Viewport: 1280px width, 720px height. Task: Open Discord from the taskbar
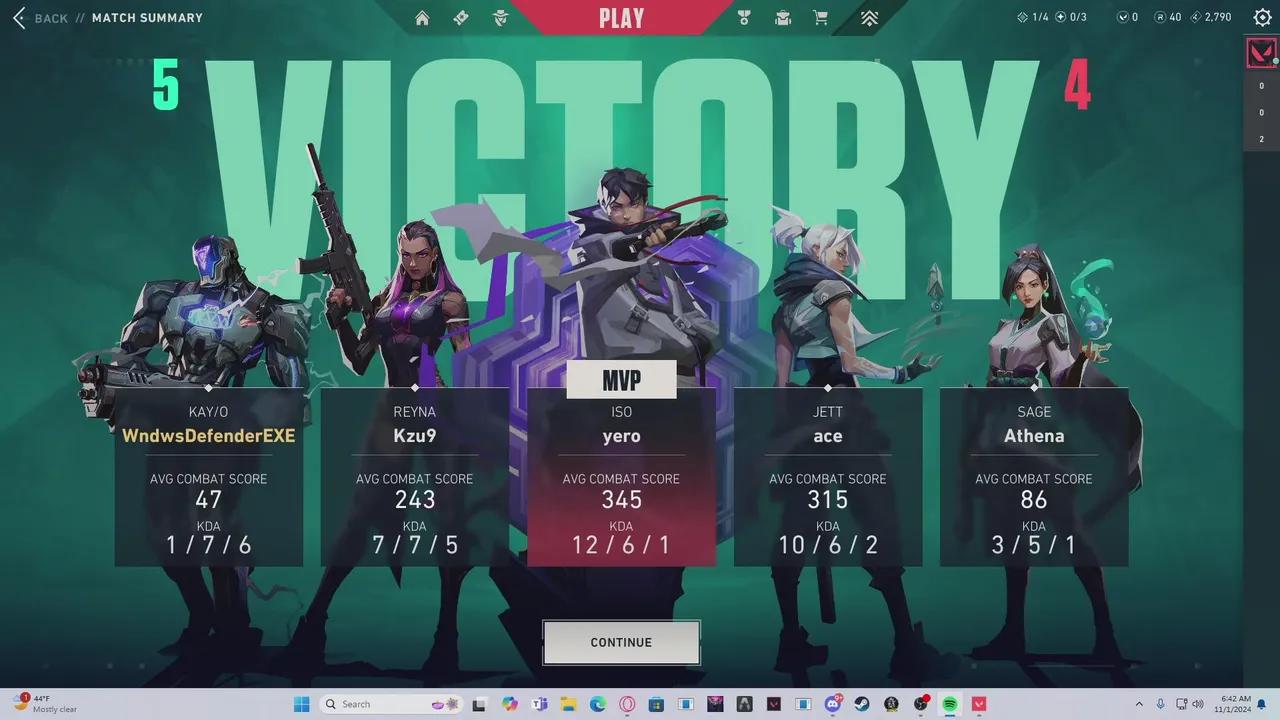coord(834,703)
